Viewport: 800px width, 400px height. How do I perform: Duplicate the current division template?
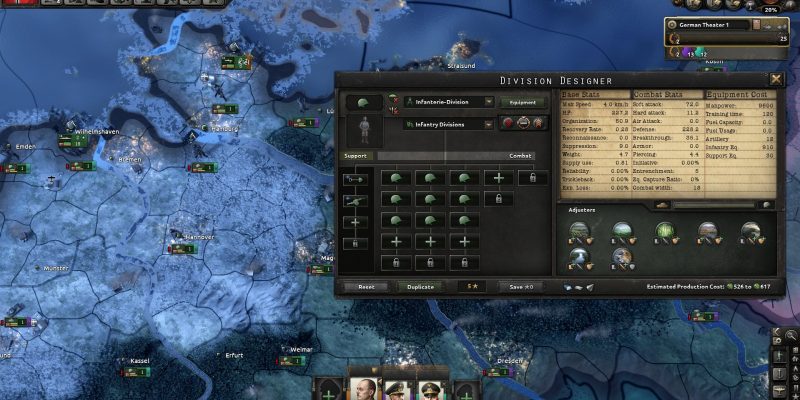click(421, 286)
